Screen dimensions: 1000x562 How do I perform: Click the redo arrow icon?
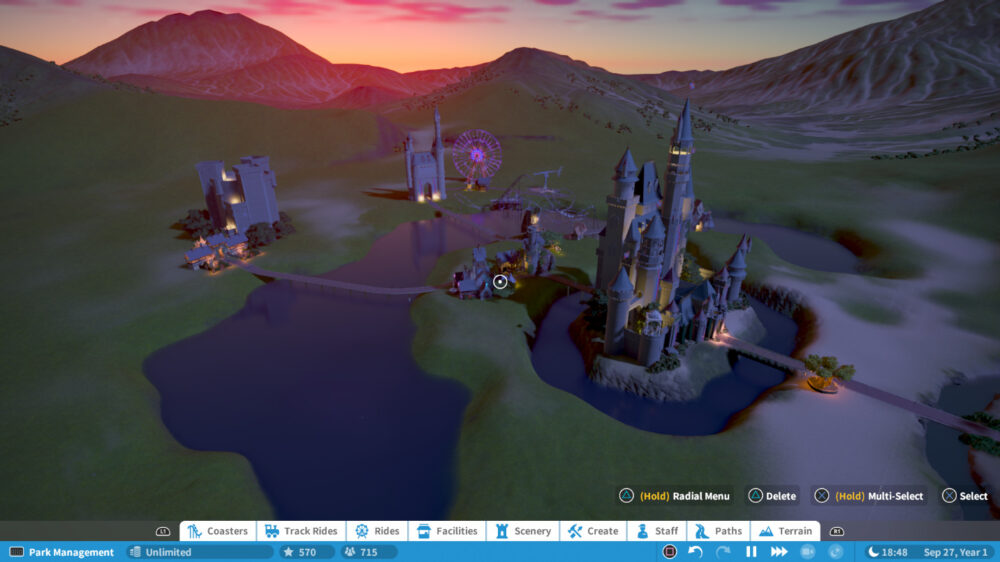click(723, 552)
